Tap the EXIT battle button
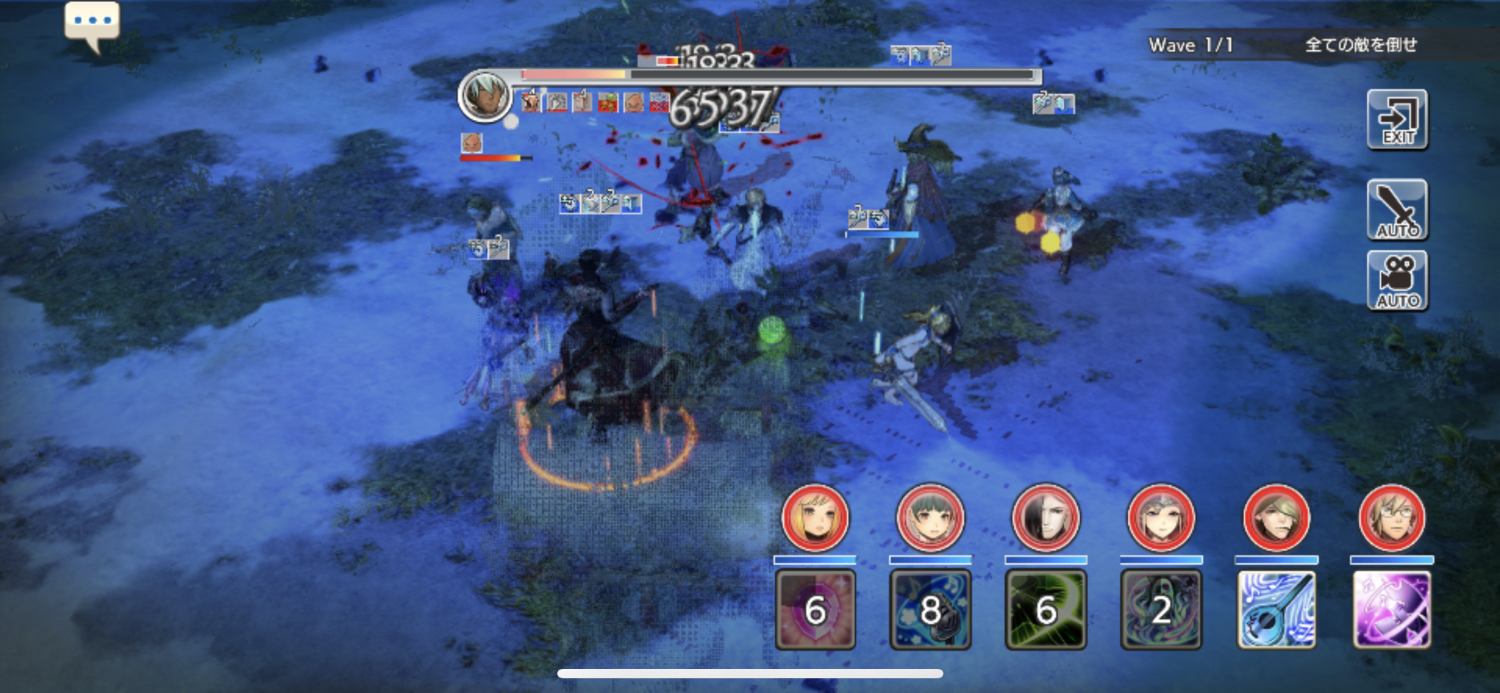This screenshot has width=1500, height=693. pos(1397,119)
